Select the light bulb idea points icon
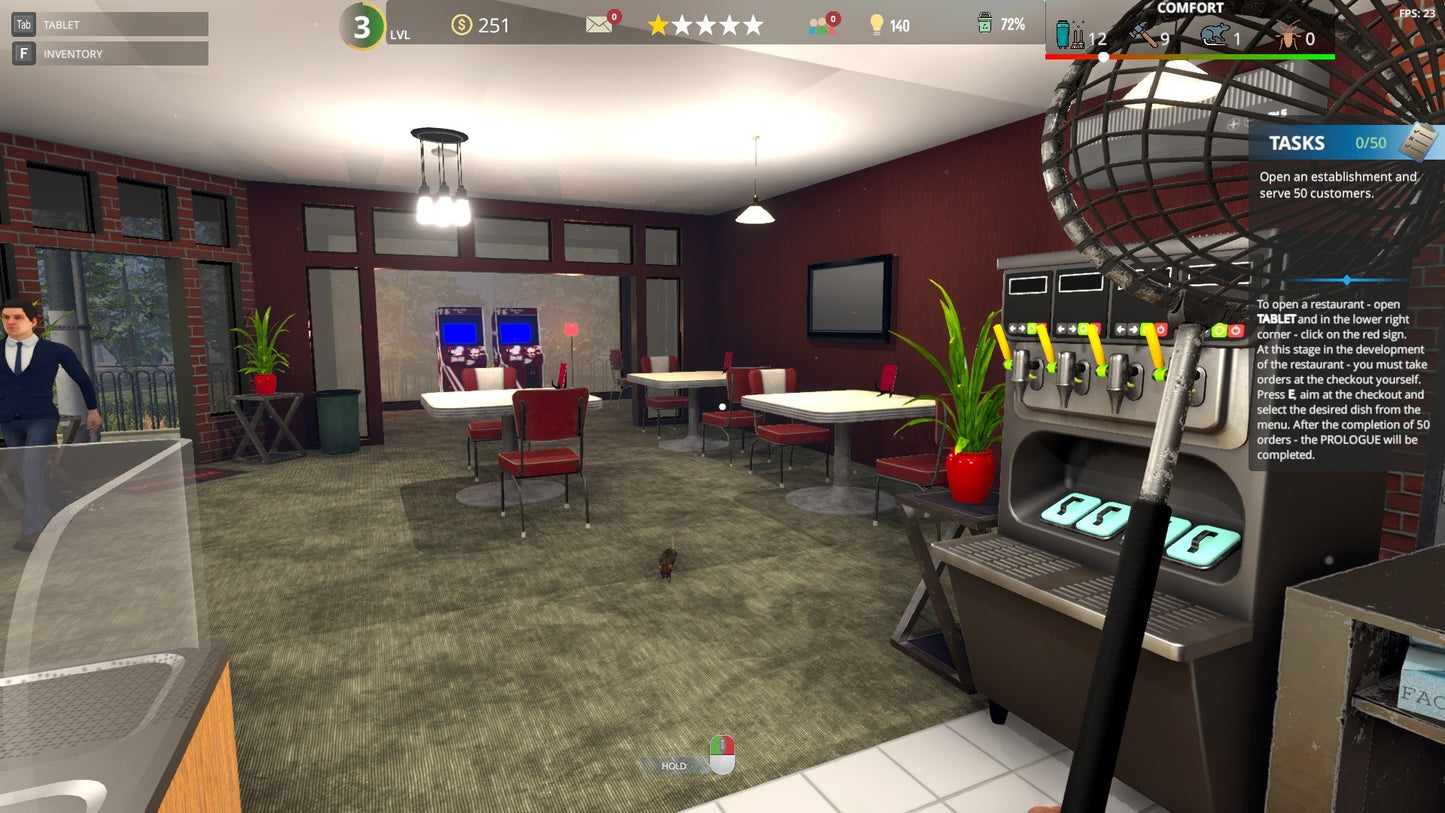This screenshot has width=1445, height=813. [878, 24]
